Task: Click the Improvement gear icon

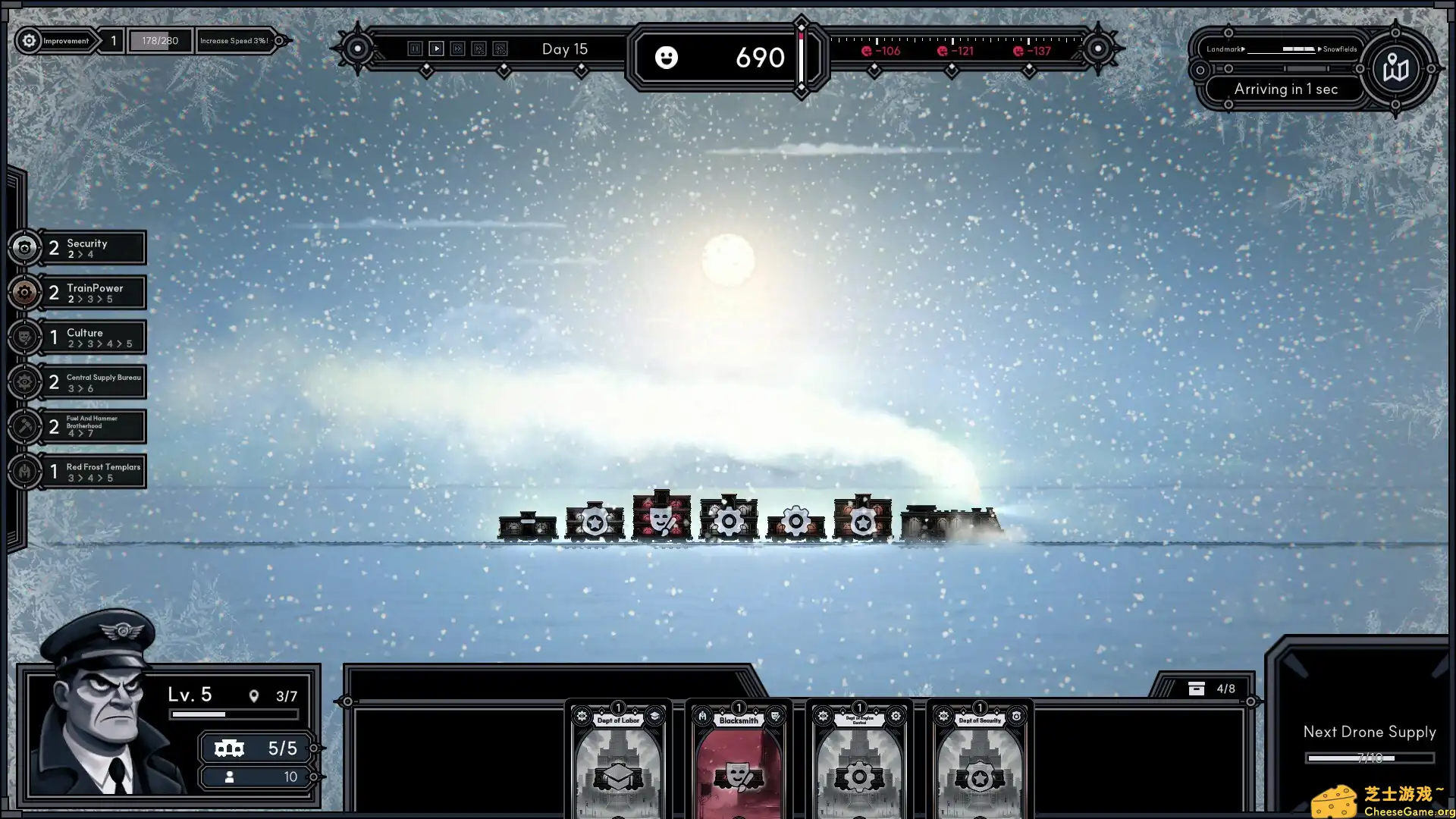Action: pyautogui.click(x=29, y=41)
